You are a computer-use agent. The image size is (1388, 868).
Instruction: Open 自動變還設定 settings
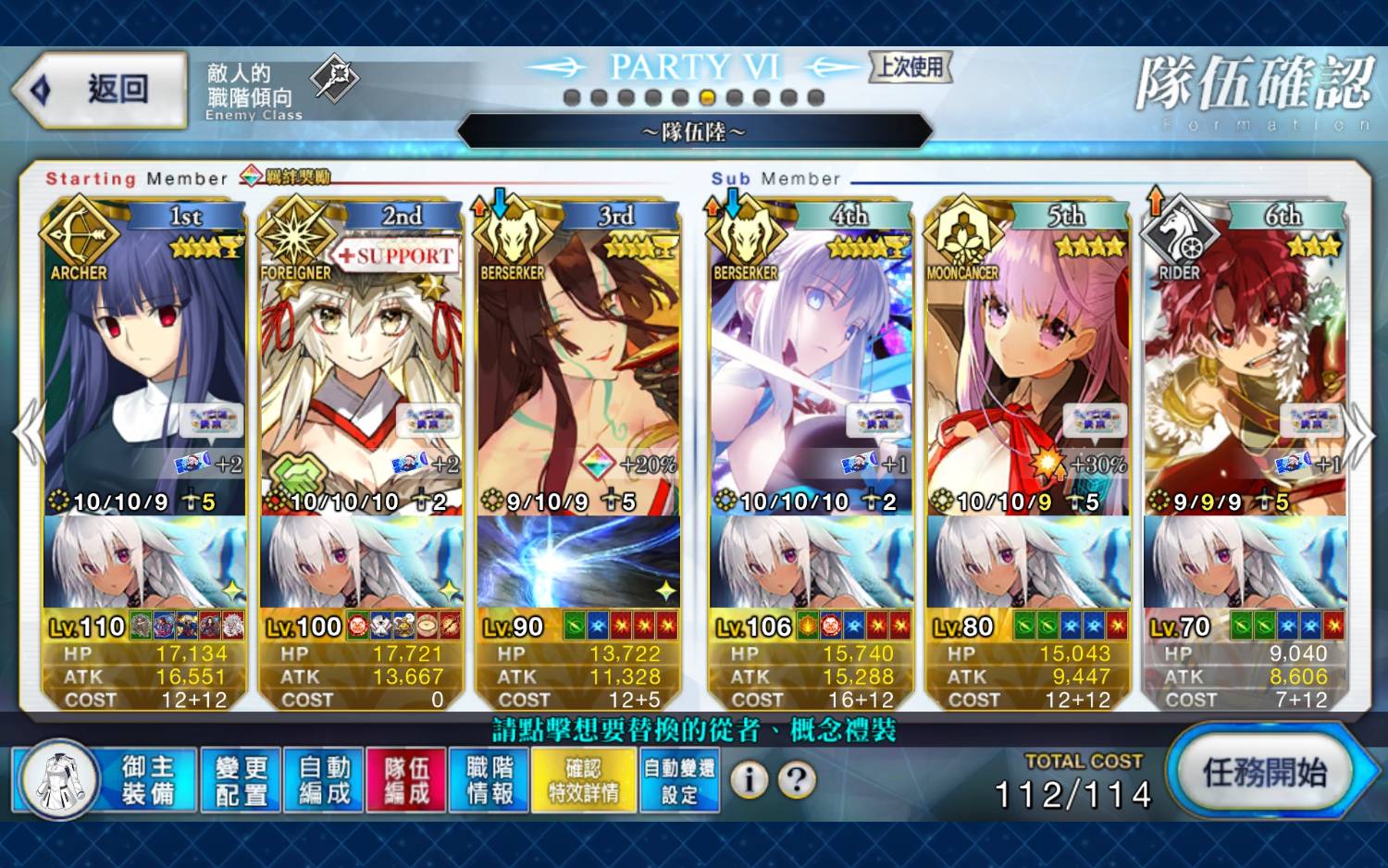click(679, 780)
